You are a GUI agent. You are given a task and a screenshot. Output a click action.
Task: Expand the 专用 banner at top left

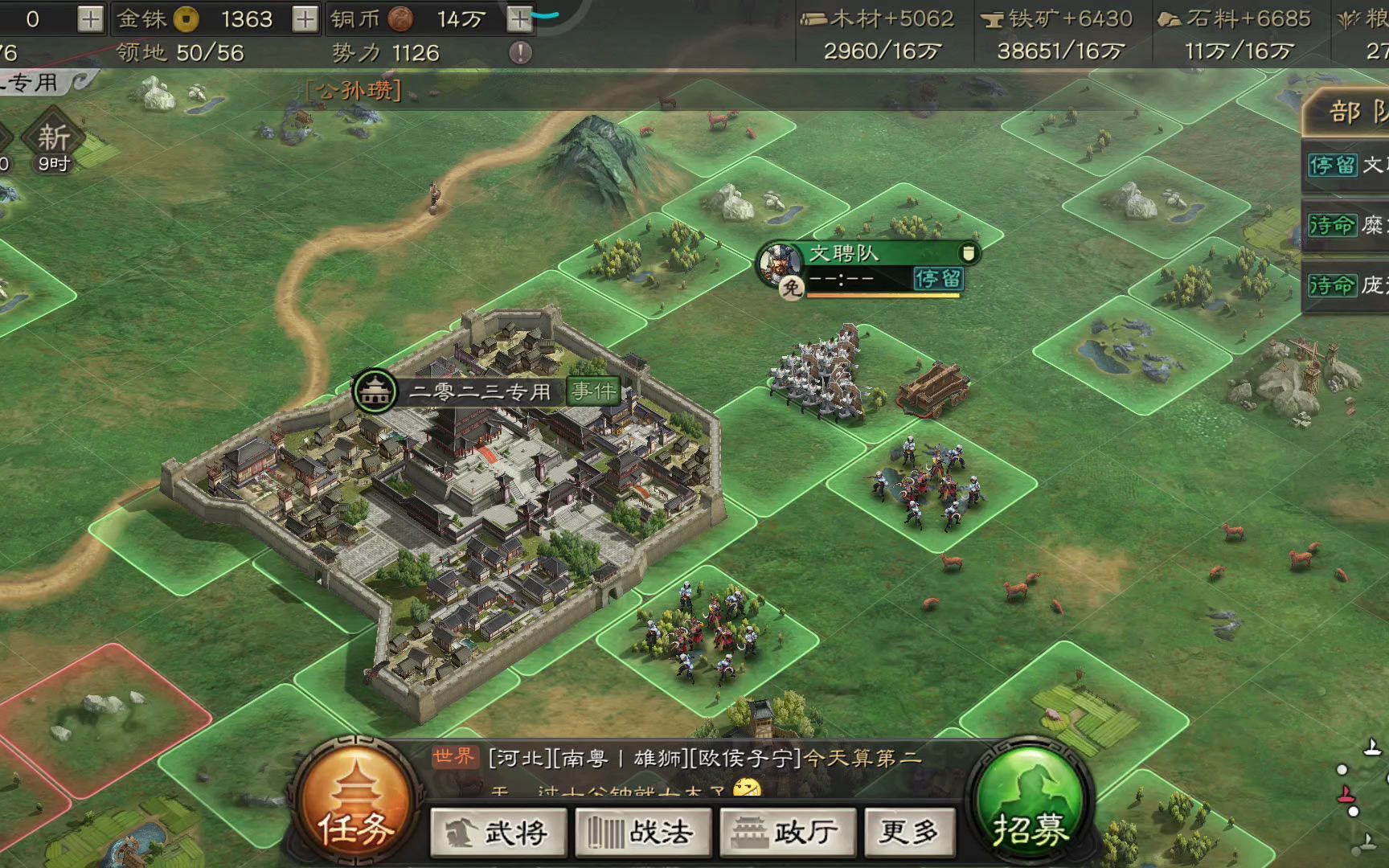(31, 82)
